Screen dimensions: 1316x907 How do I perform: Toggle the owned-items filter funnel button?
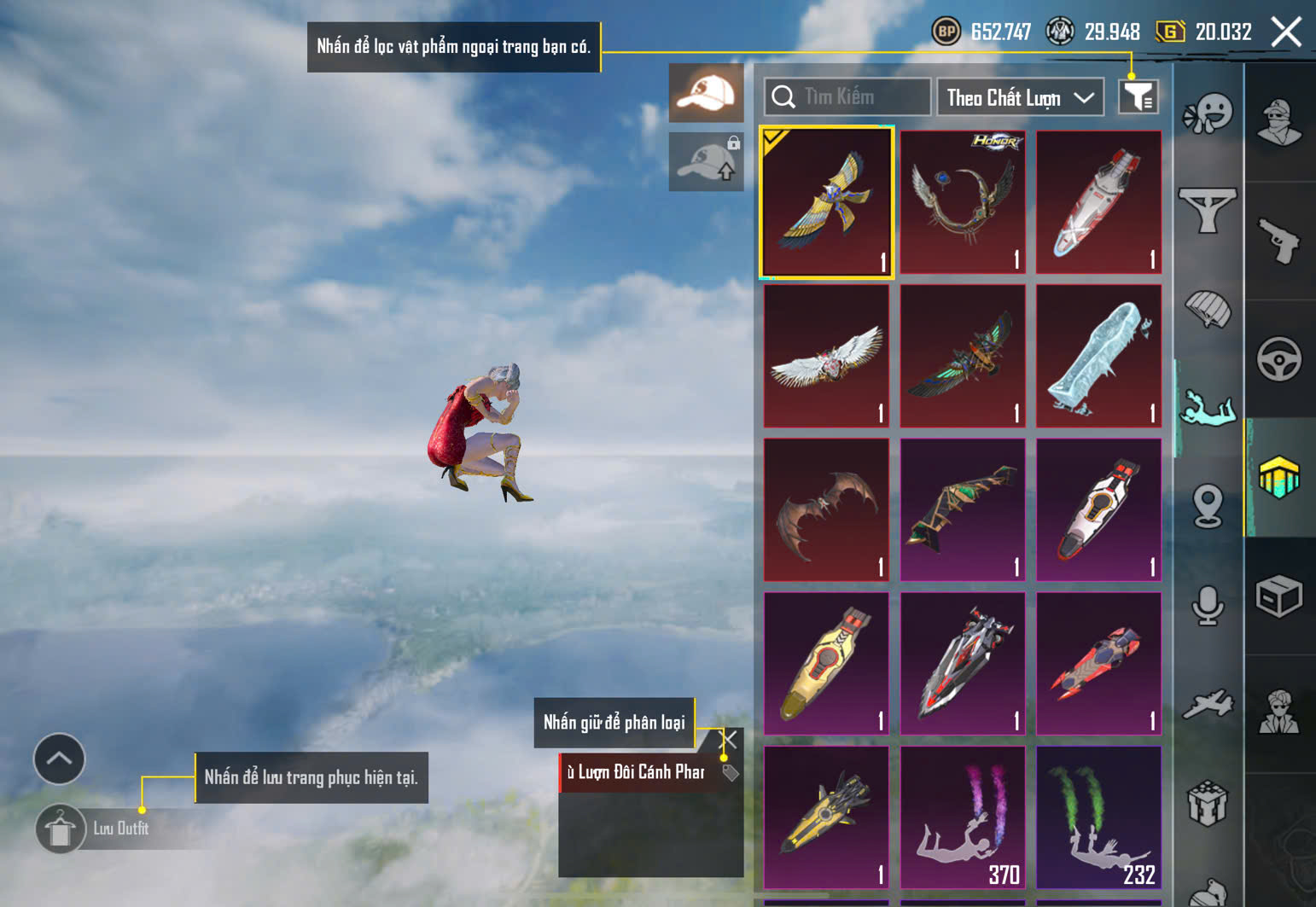coord(1138,97)
